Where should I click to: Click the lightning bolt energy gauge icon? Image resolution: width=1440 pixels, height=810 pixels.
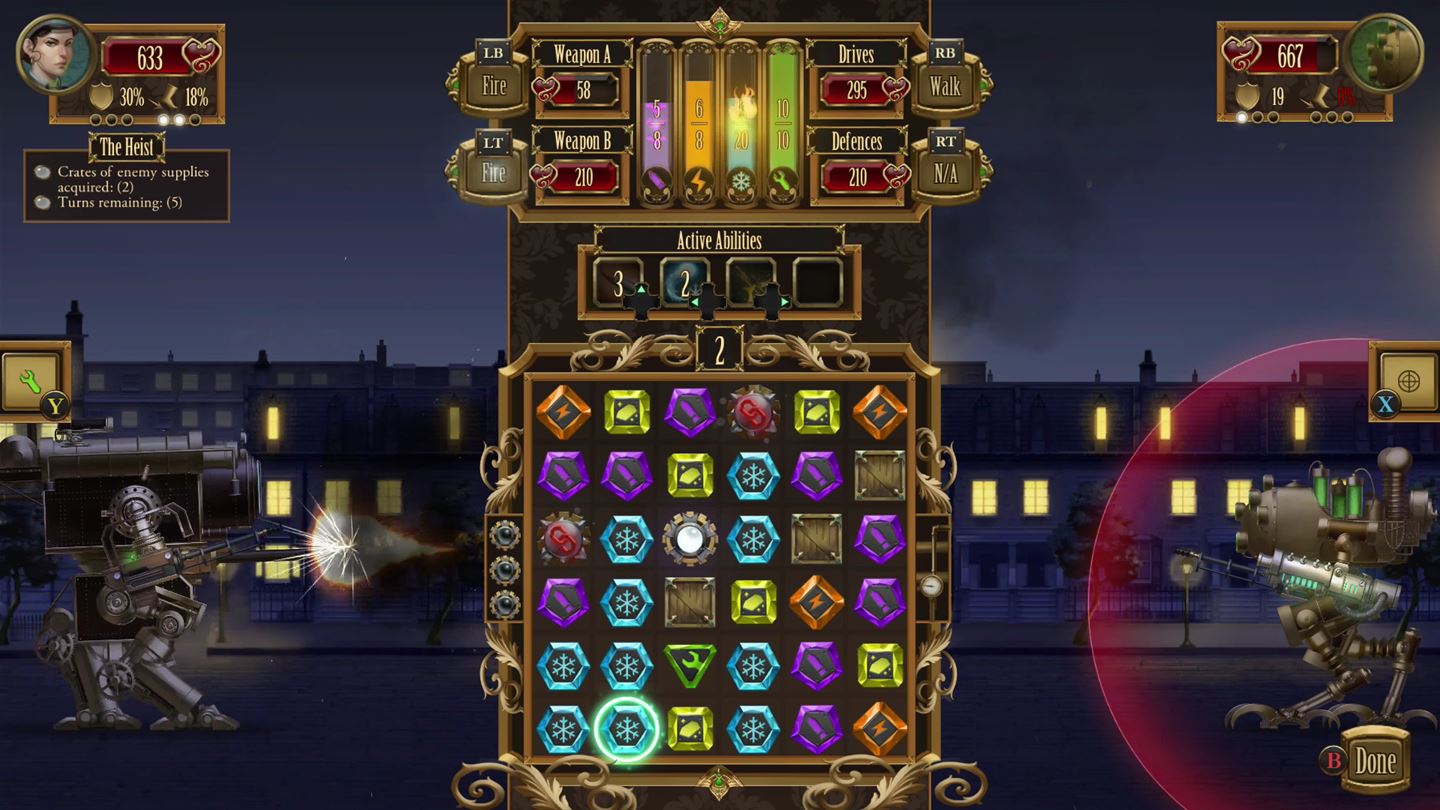[x=700, y=177]
